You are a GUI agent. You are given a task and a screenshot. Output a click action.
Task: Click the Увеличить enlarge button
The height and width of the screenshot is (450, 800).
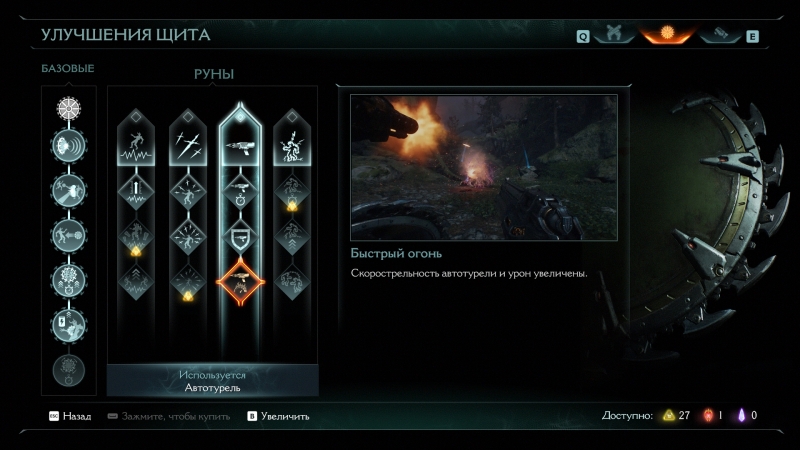pyautogui.click(x=279, y=416)
